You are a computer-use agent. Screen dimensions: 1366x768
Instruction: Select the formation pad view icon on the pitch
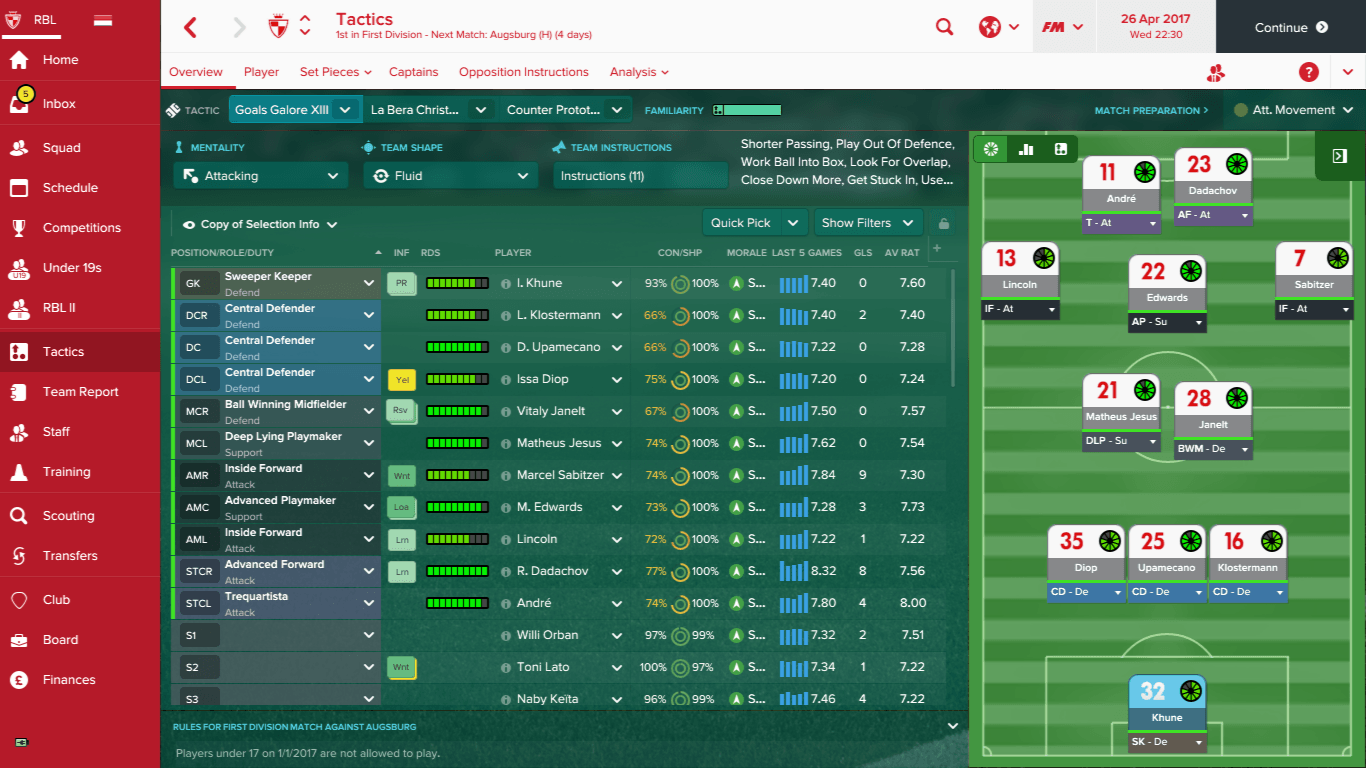coord(1060,149)
